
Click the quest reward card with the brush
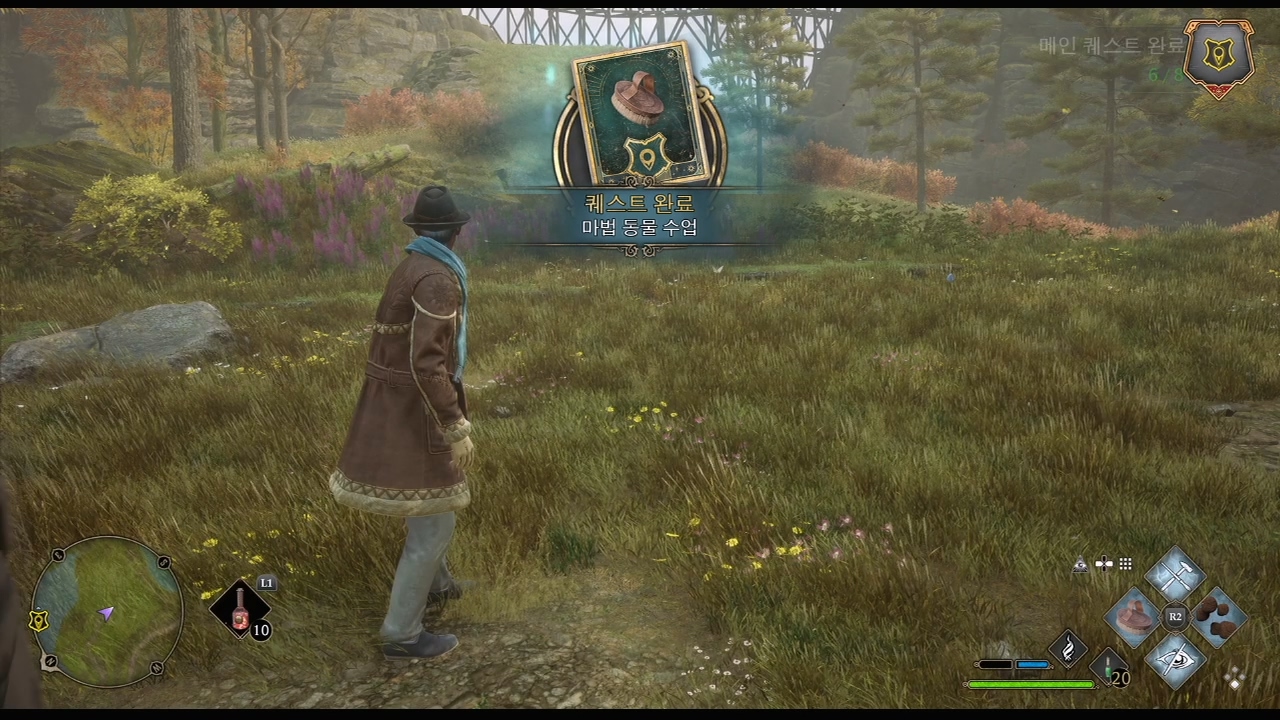(638, 115)
